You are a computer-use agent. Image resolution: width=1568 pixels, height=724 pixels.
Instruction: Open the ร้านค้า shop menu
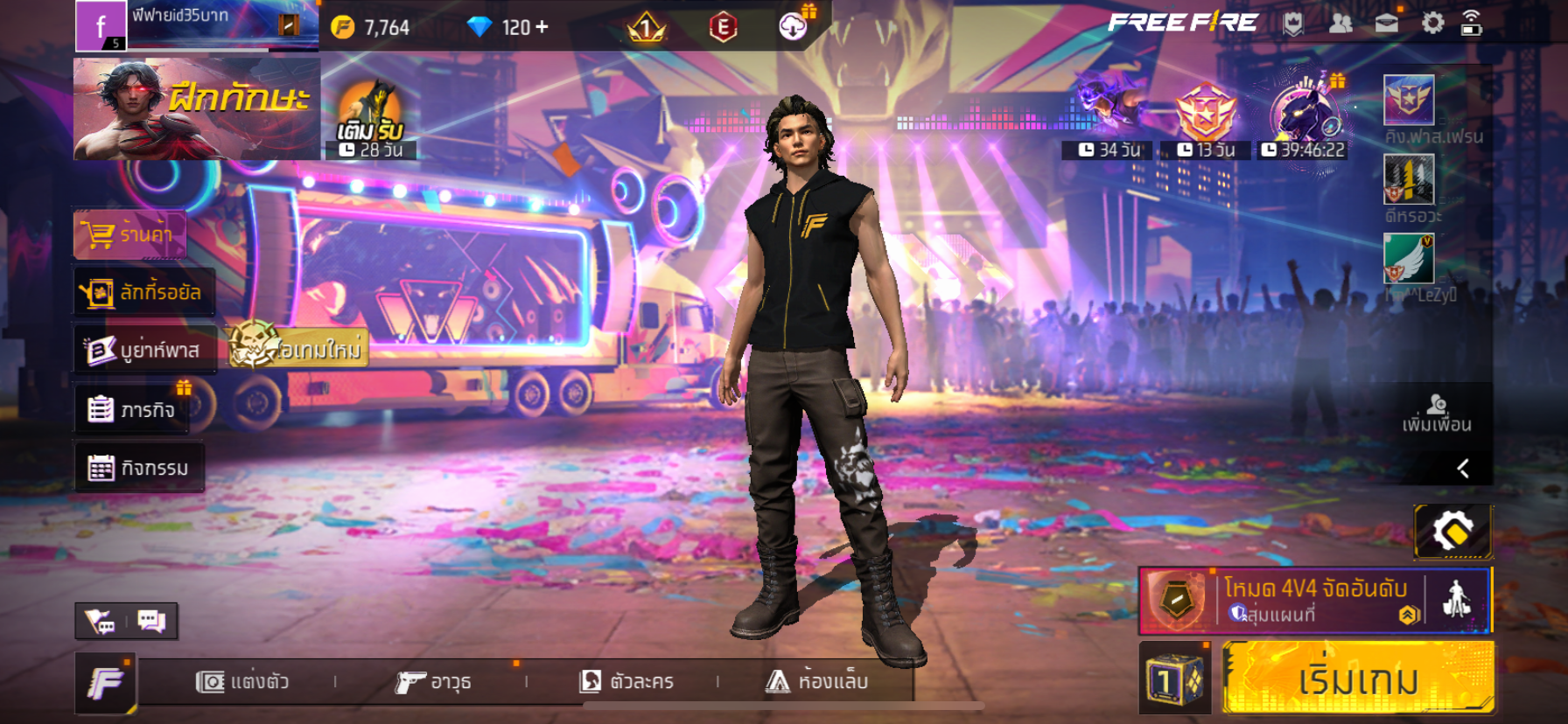130,234
